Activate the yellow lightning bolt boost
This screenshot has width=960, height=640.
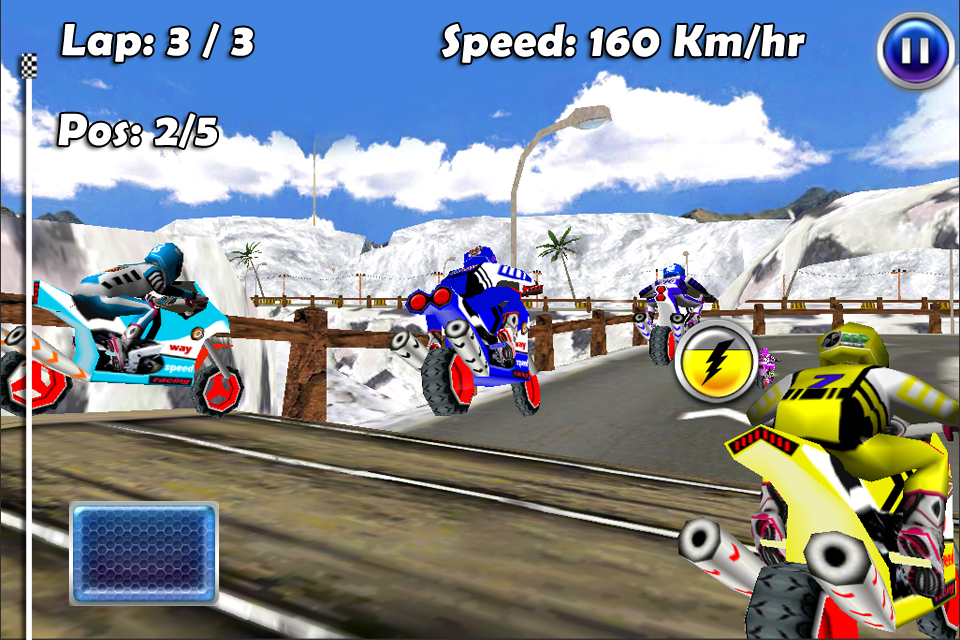tap(716, 363)
